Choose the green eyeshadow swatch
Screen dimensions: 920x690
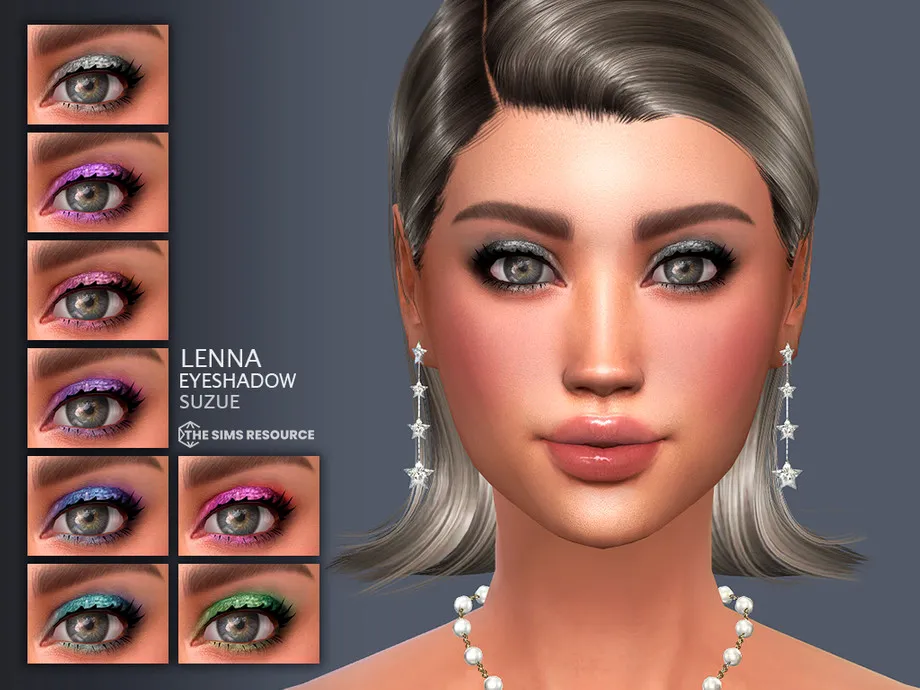pos(249,612)
